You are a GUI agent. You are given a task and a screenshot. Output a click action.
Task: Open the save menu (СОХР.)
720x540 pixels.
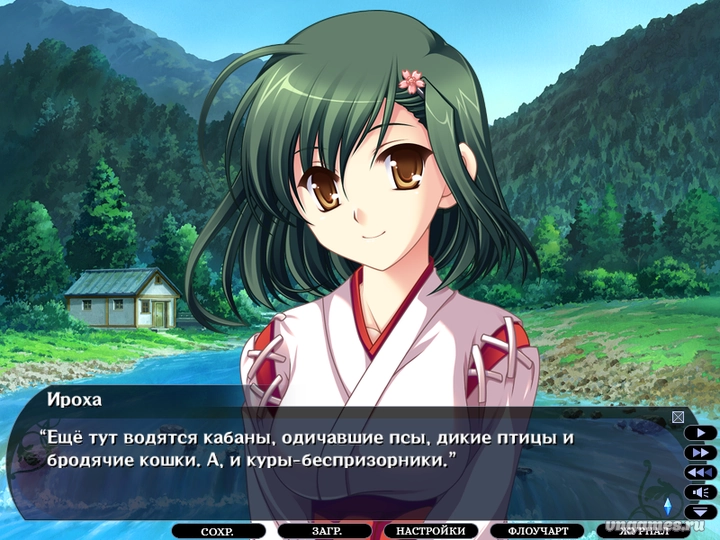click(217, 531)
